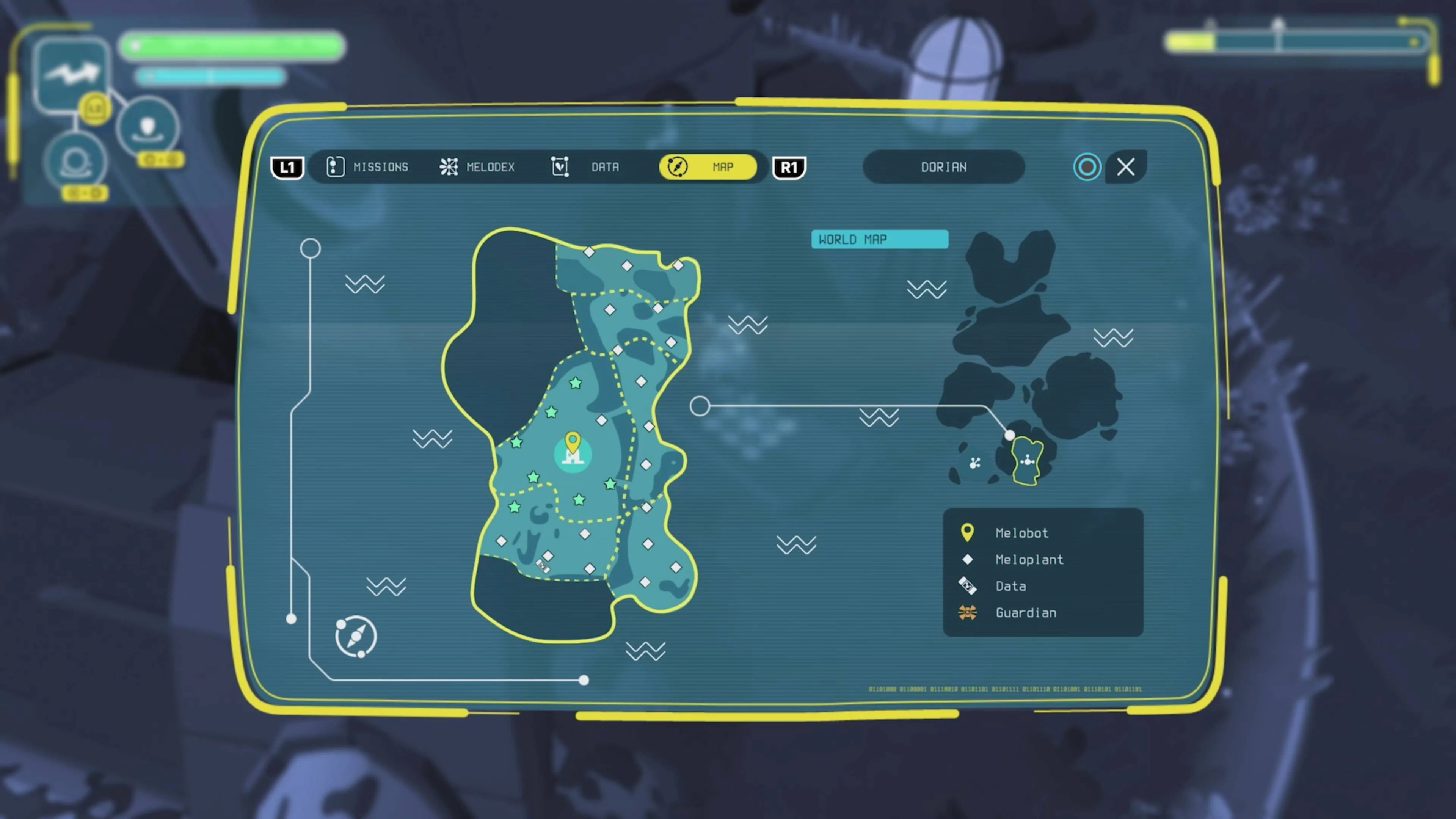Toggle the circular reticle indicator near the close button
1456x819 pixels.
coord(1087,167)
